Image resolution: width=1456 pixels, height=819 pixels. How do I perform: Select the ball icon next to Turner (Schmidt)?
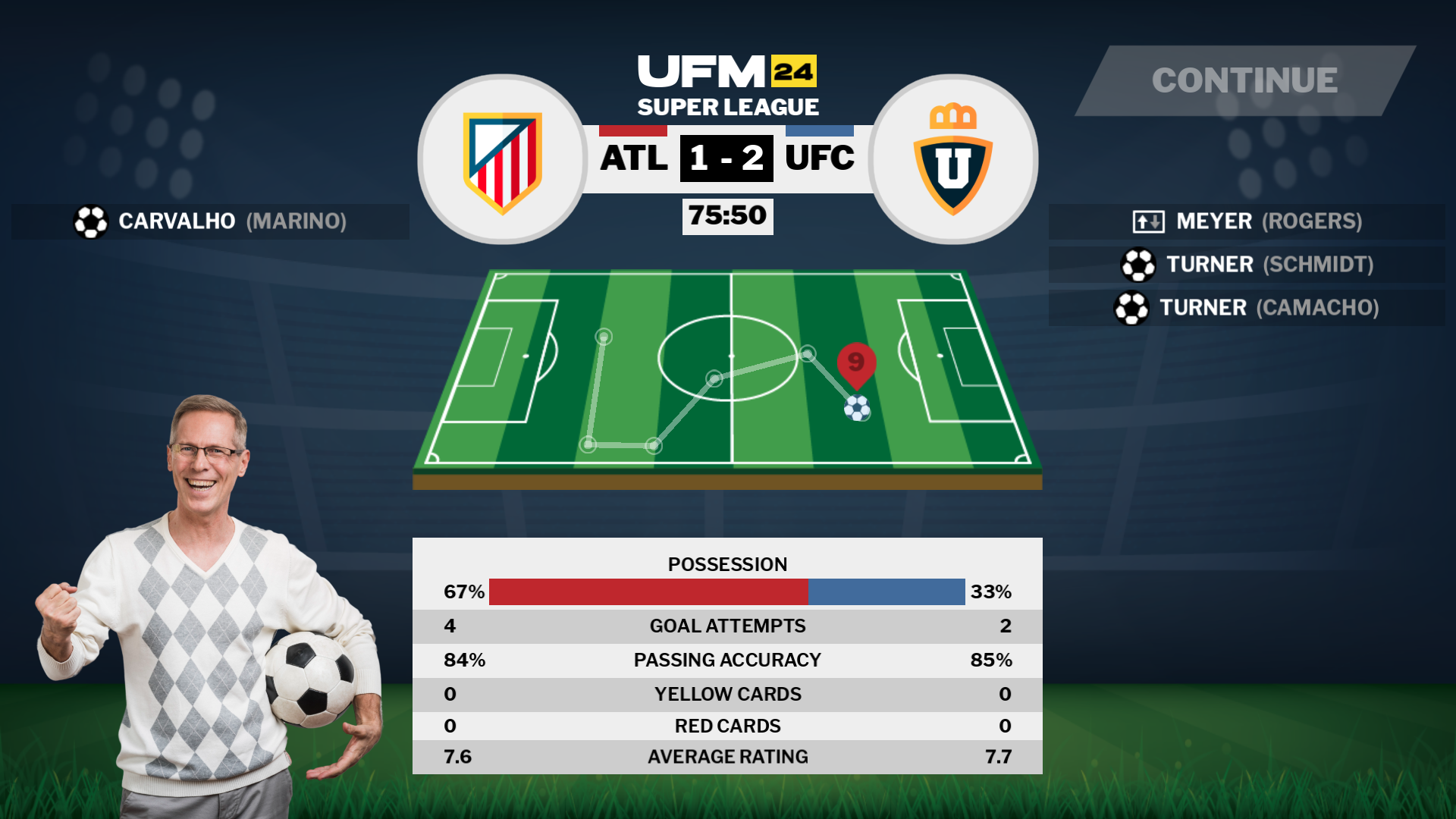pos(1139,265)
